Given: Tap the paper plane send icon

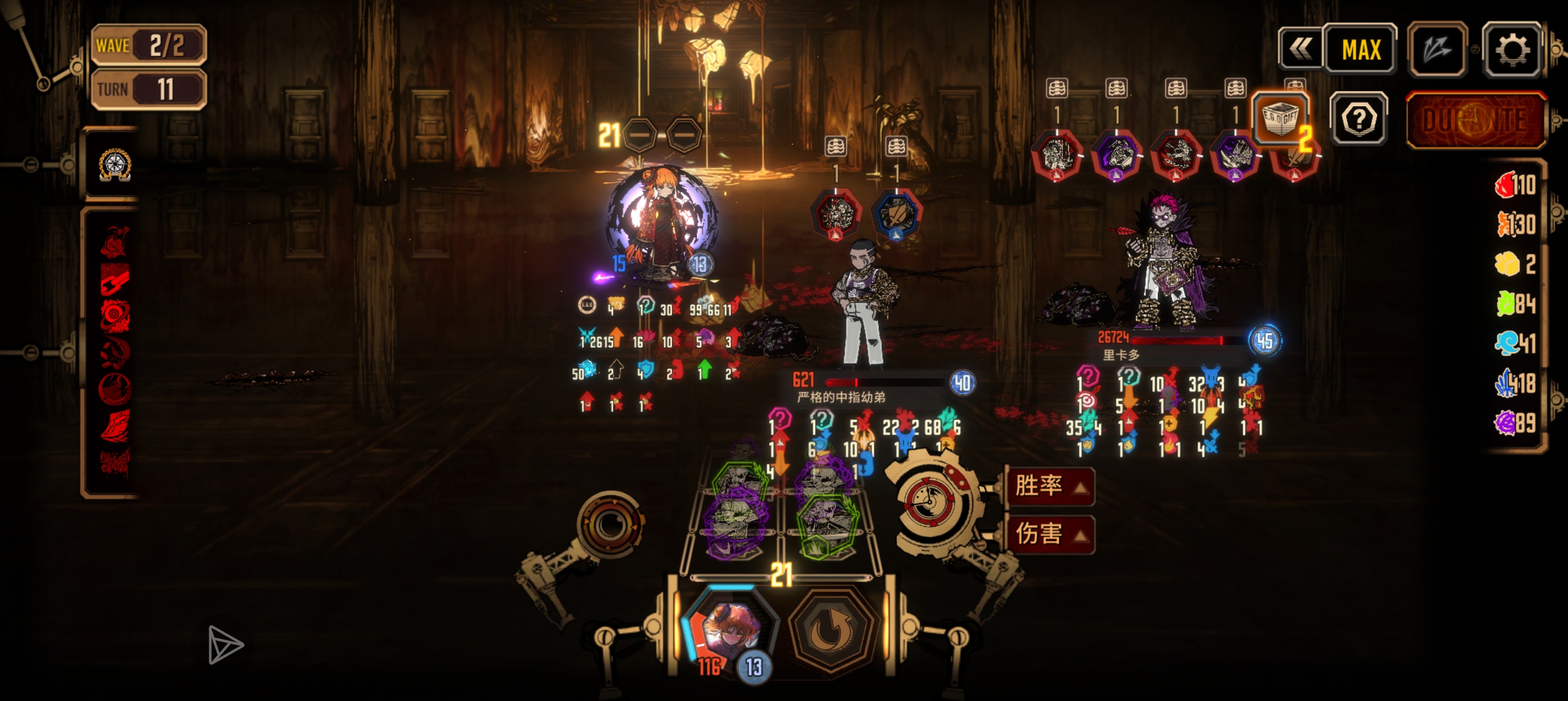Looking at the screenshot, I should pos(225,644).
